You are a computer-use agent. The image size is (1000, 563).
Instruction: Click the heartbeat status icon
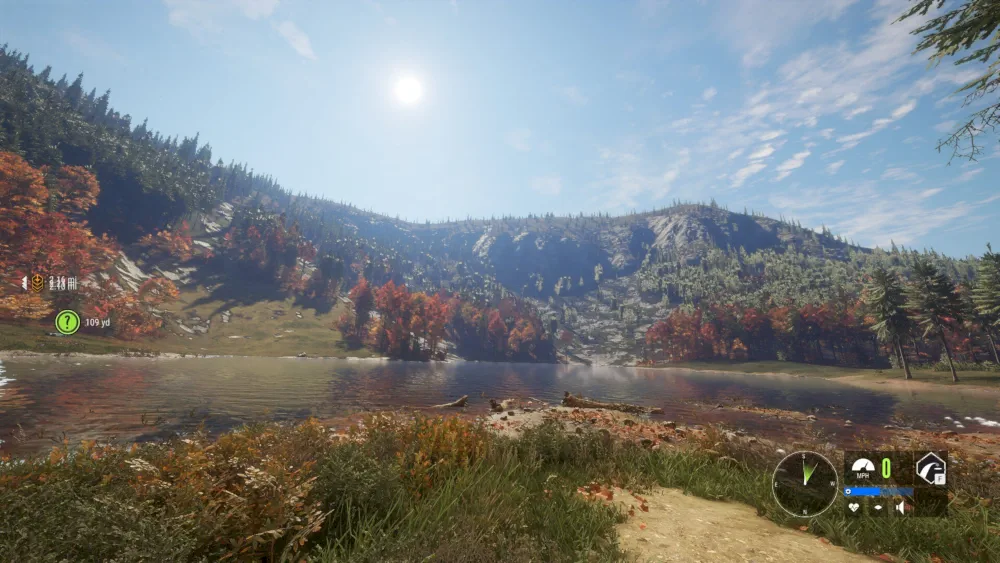pos(853,507)
